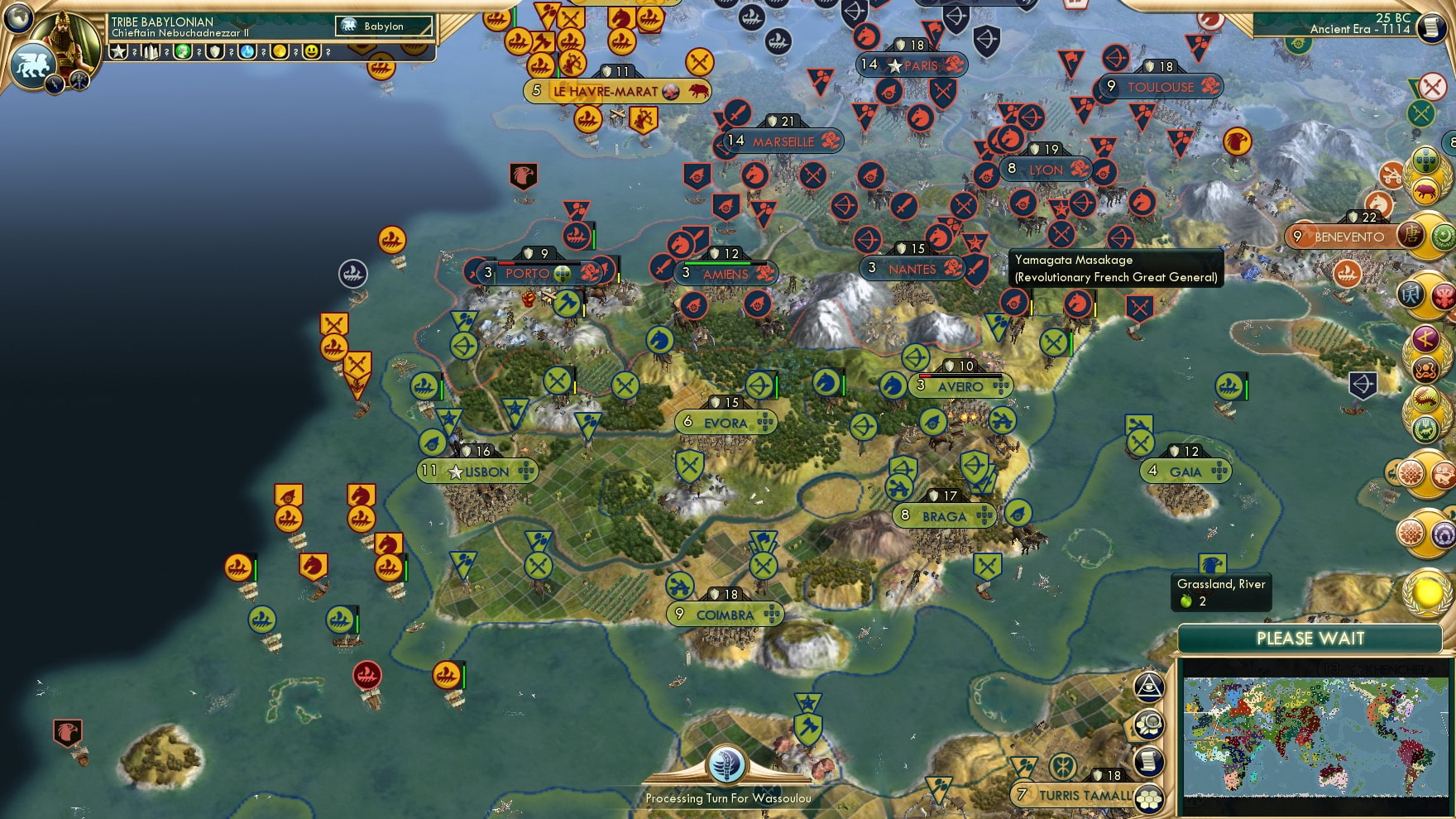Open the scroll menu beside the date

(x=1431, y=27)
